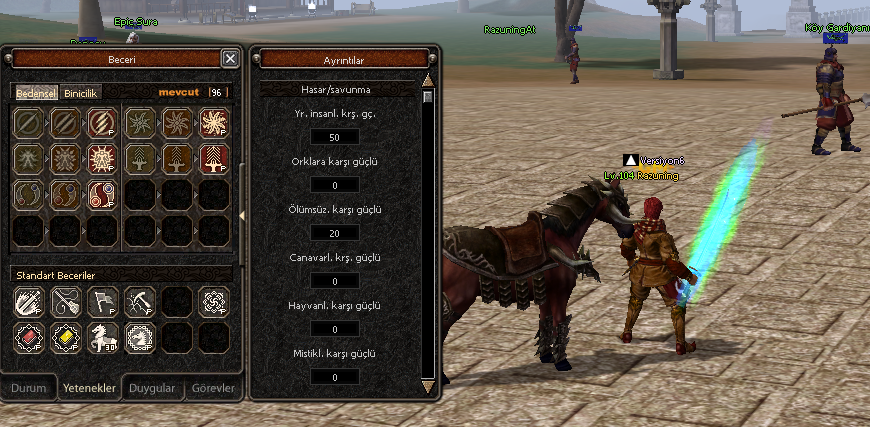Viewport: 870px width, 427px height.
Task: Show the Görevler quests tab
Action: pyautogui.click(x=212, y=388)
